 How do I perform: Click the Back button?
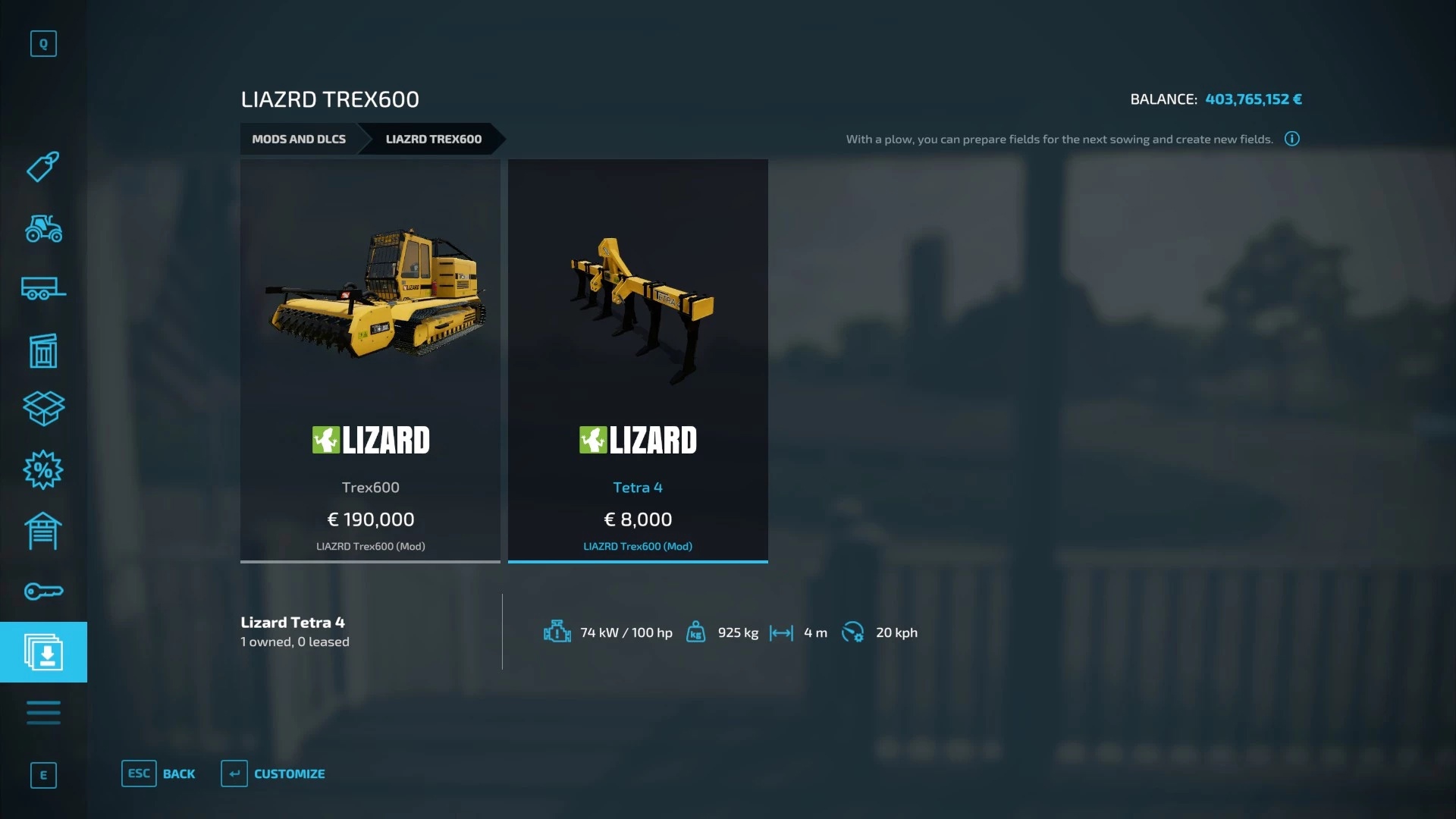point(158,773)
